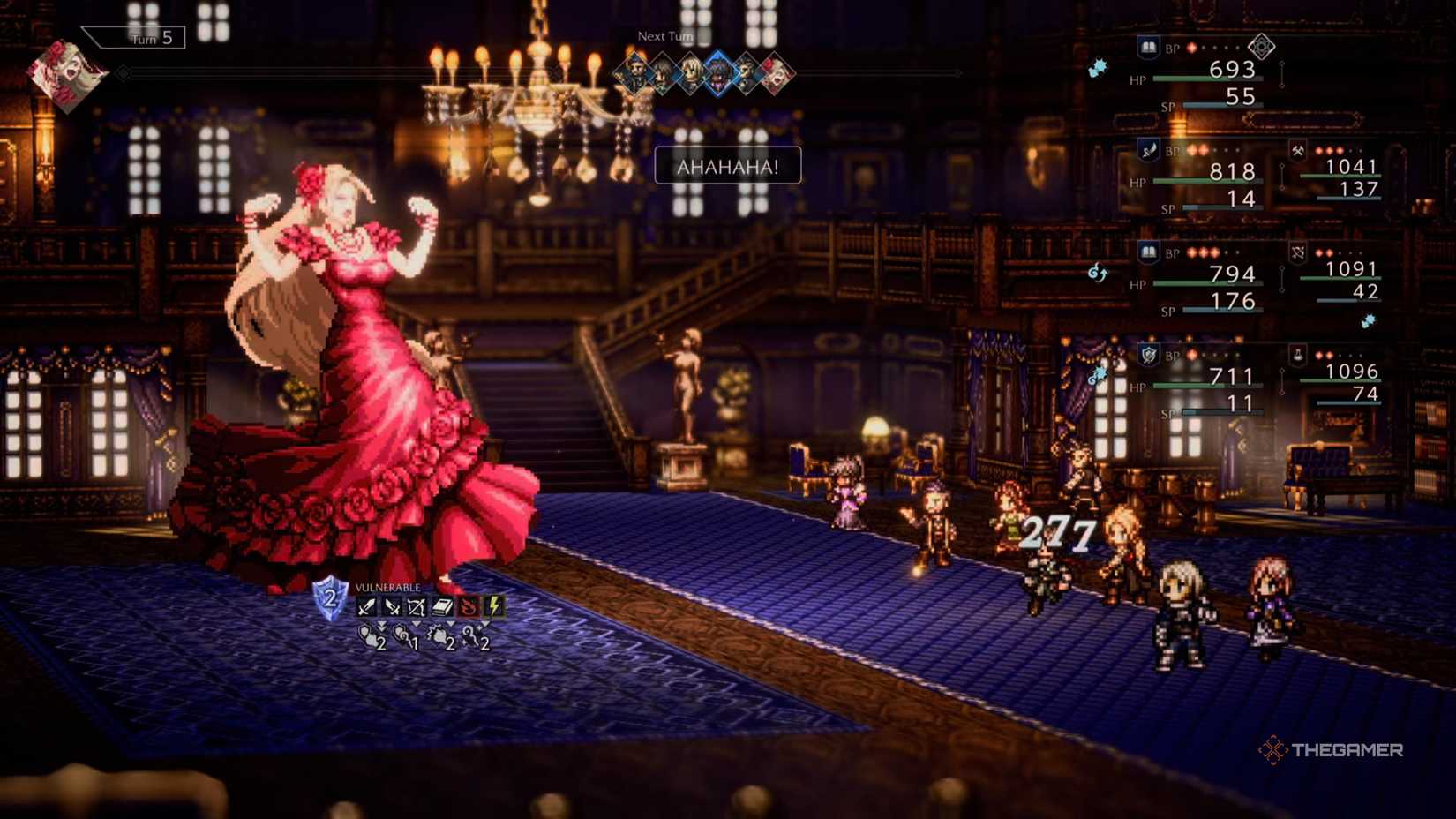Click the tome weakness icon
This screenshot has width=1456, height=819.
point(440,606)
